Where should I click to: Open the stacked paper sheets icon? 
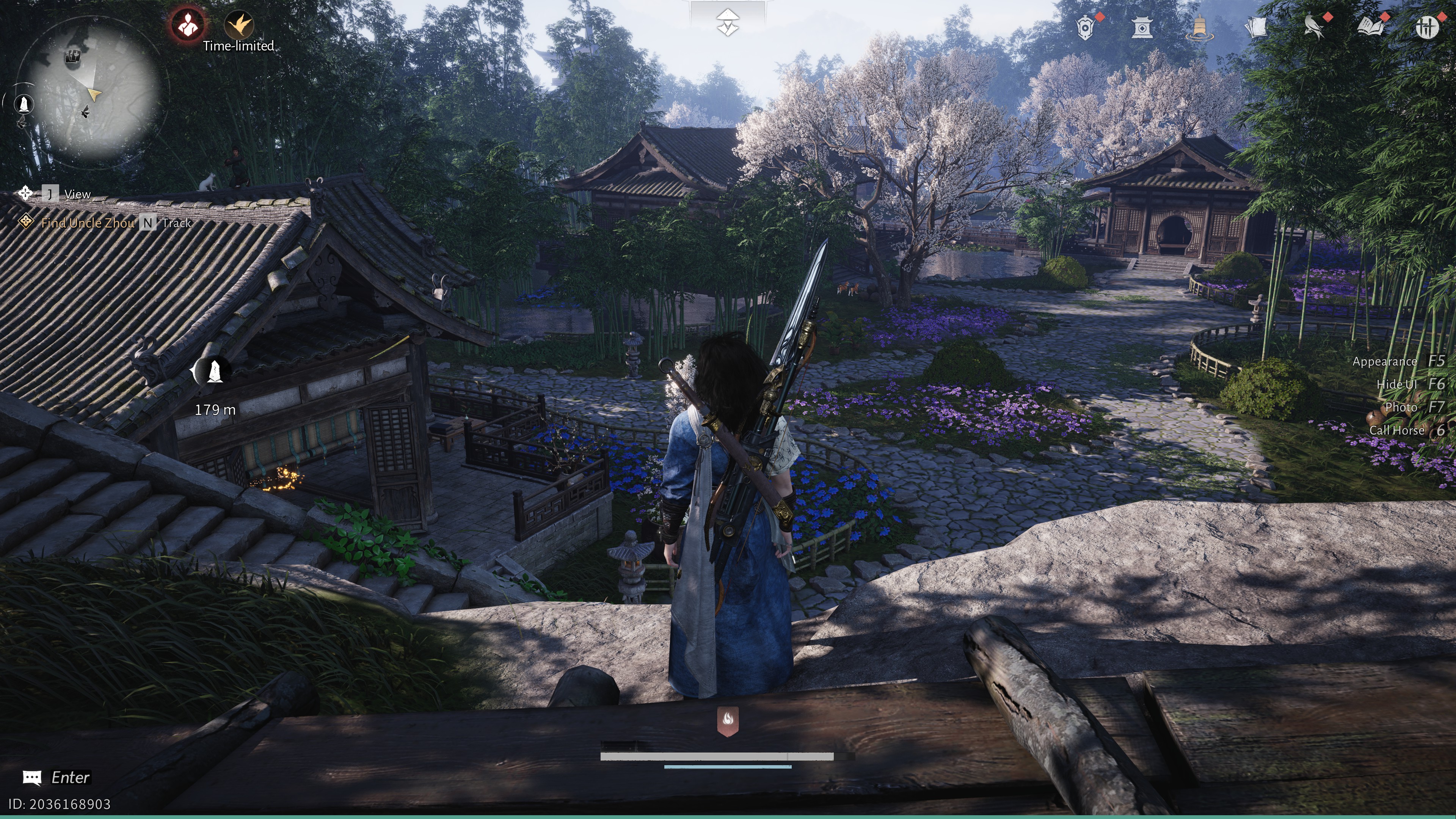[x=1256, y=27]
